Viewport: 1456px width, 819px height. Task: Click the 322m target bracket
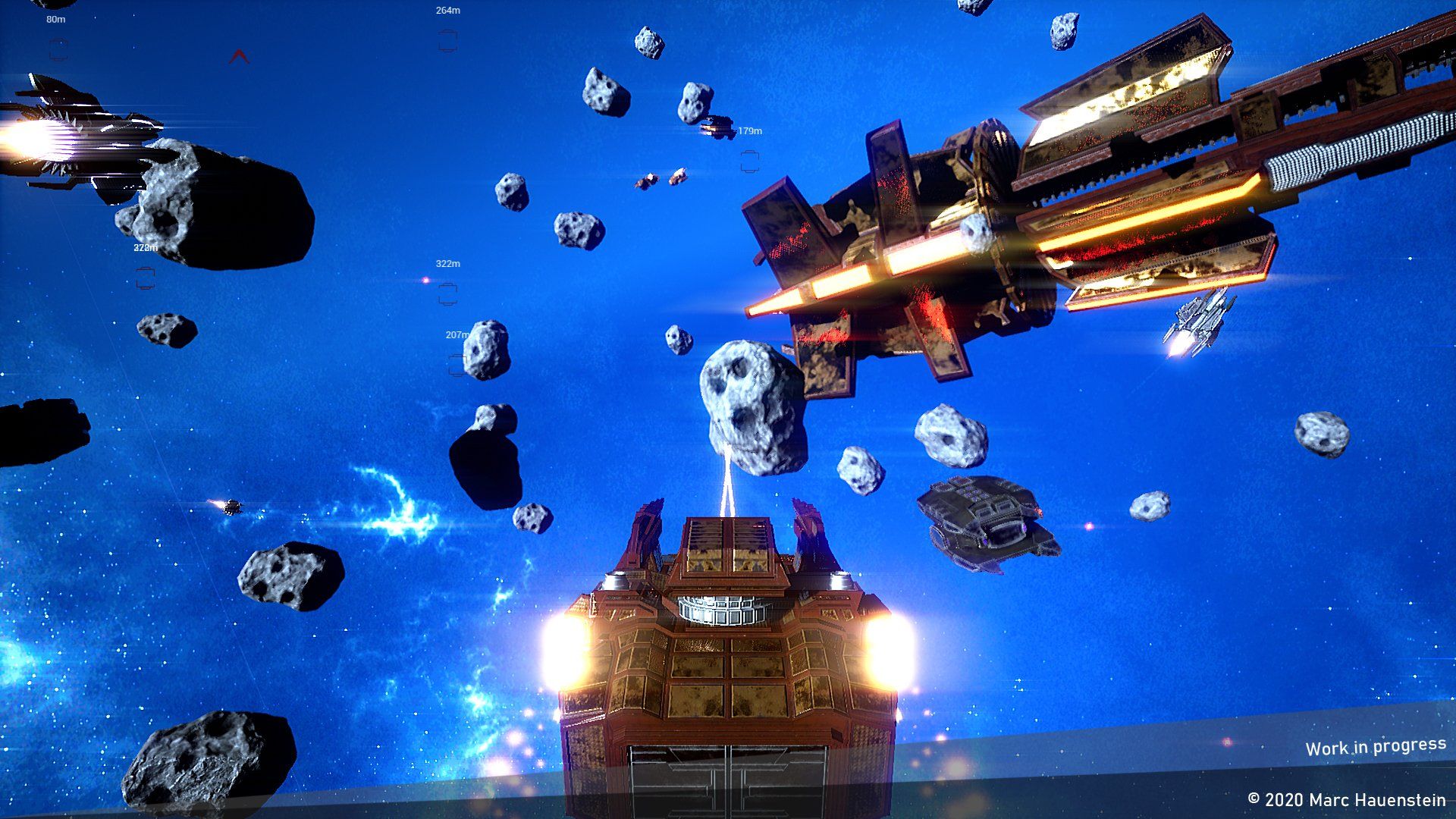pos(447,293)
